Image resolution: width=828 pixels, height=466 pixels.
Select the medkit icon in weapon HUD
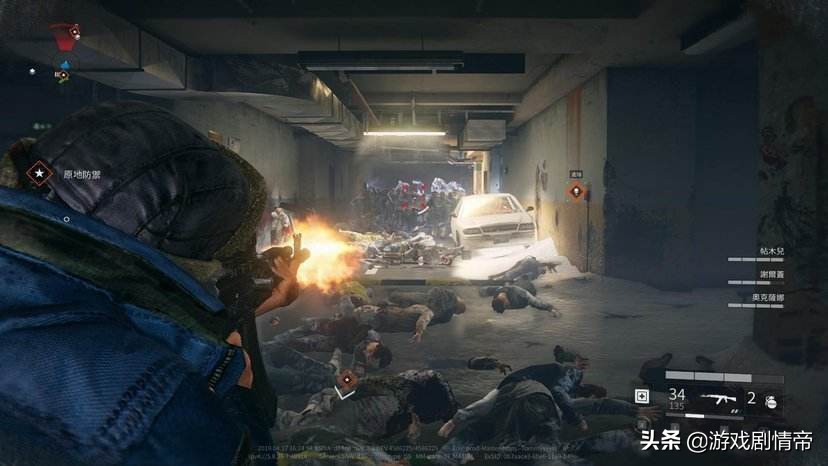642,397
